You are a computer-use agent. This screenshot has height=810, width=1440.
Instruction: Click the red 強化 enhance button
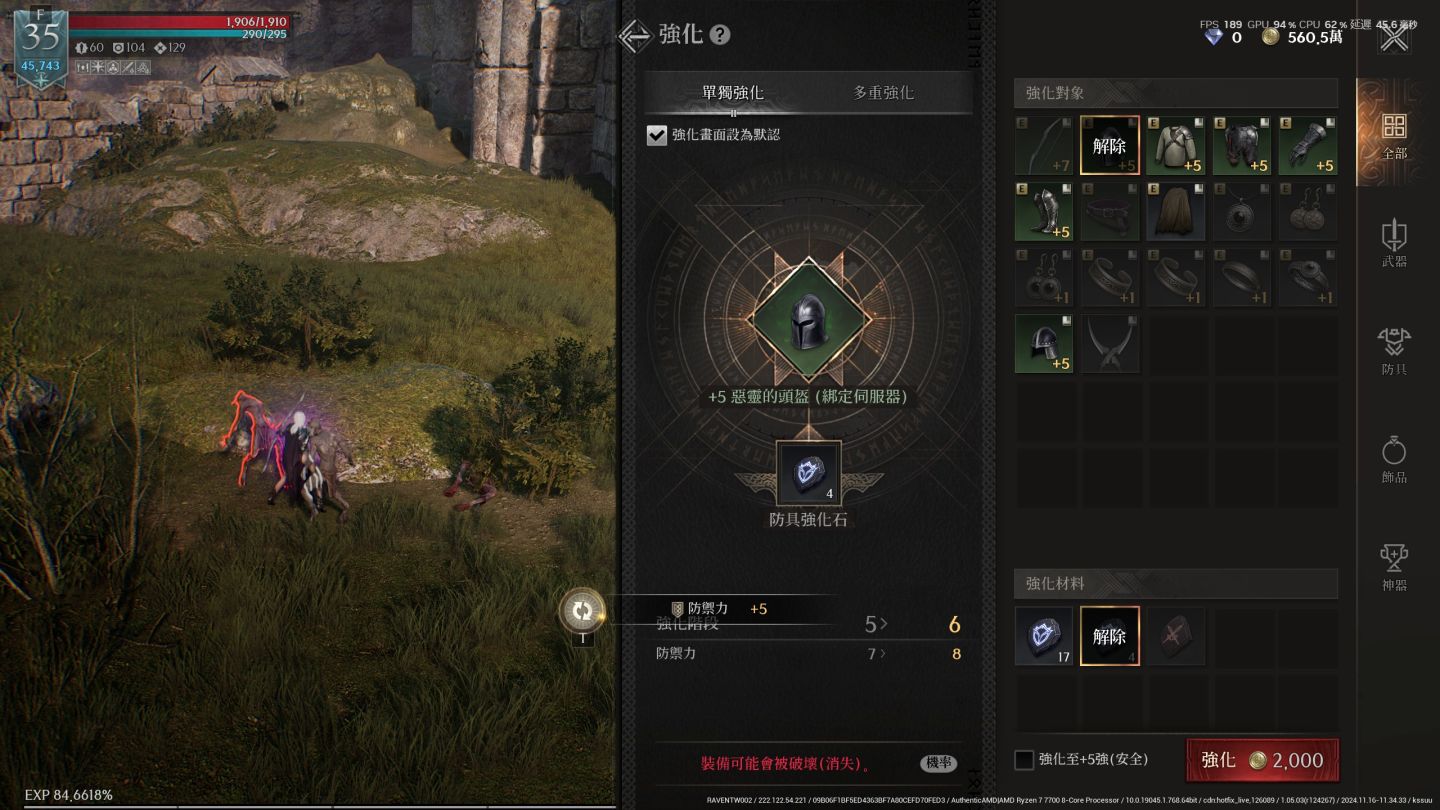(1261, 760)
